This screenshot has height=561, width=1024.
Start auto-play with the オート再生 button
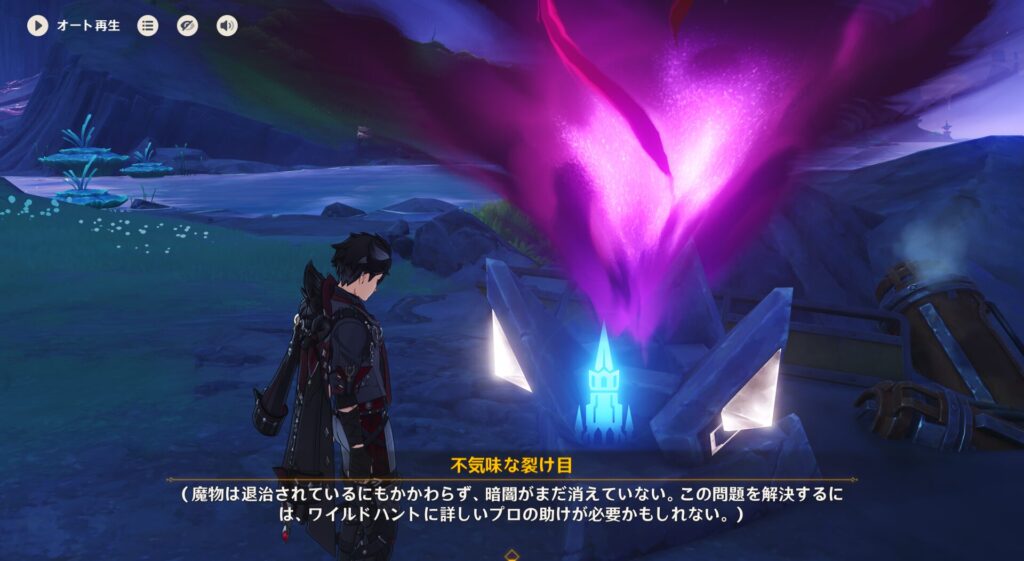click(38, 26)
